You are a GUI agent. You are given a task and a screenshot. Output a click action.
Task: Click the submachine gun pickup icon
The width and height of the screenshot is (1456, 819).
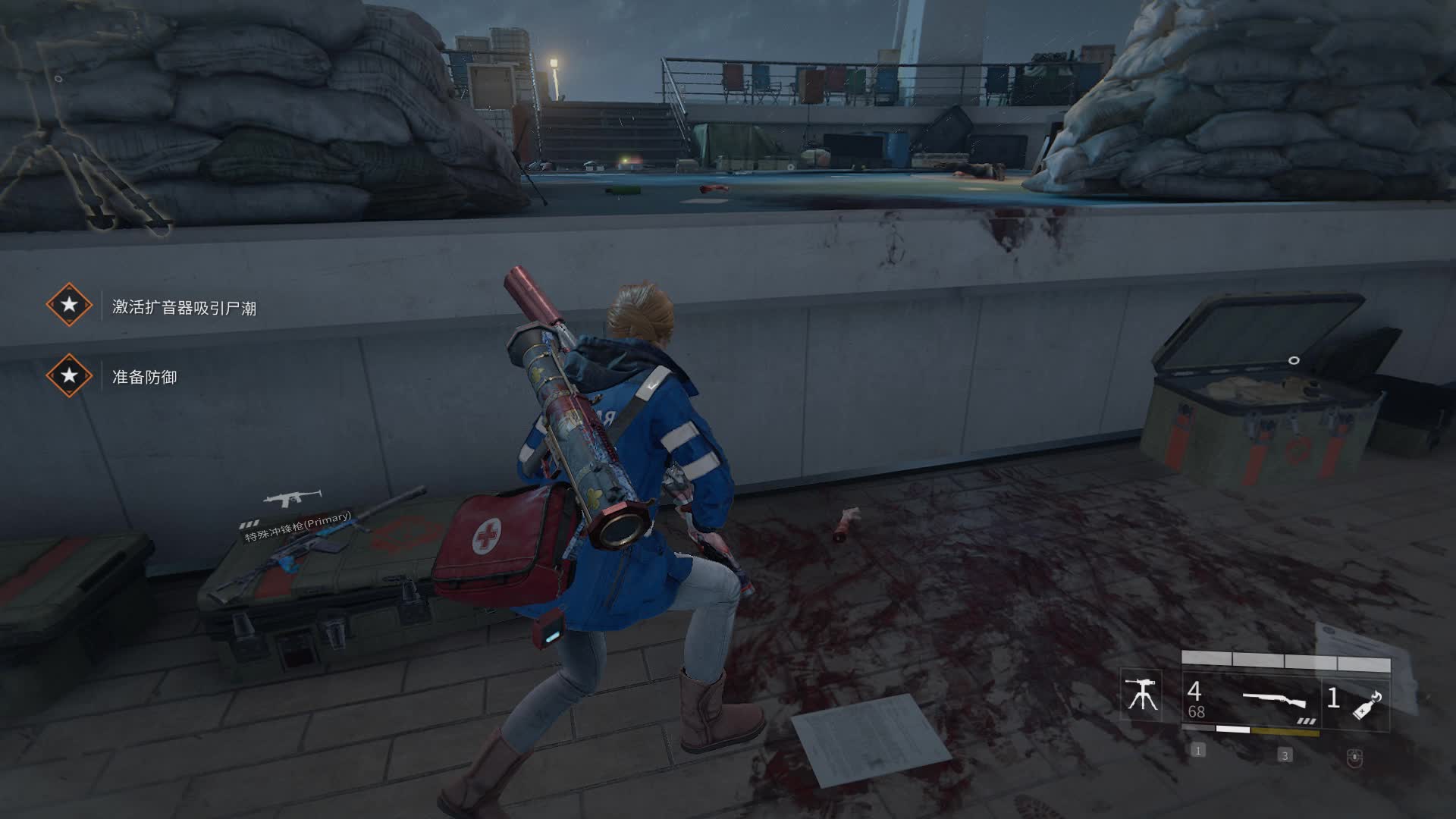click(x=291, y=498)
